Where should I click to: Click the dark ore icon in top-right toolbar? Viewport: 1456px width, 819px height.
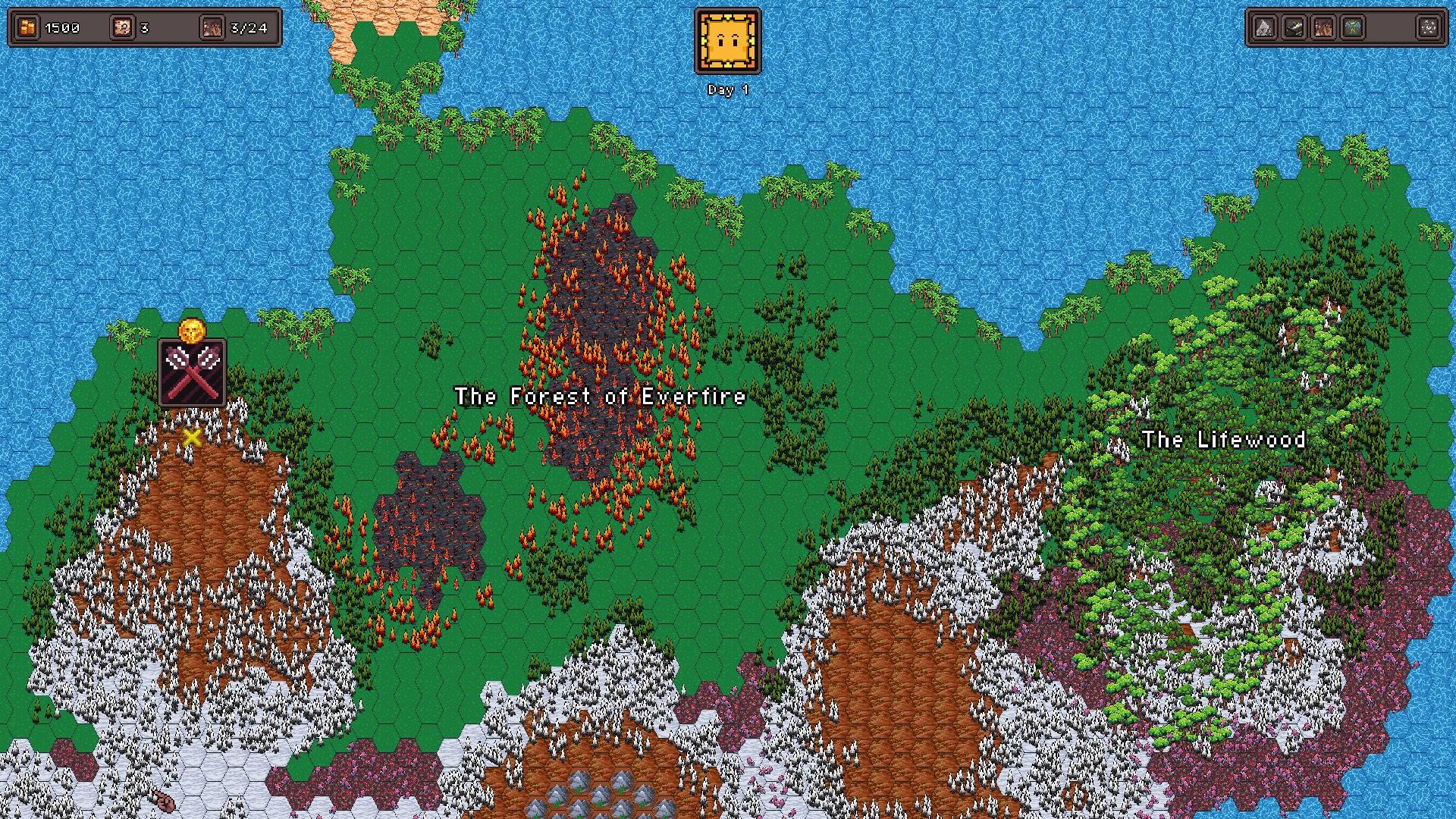1293,27
